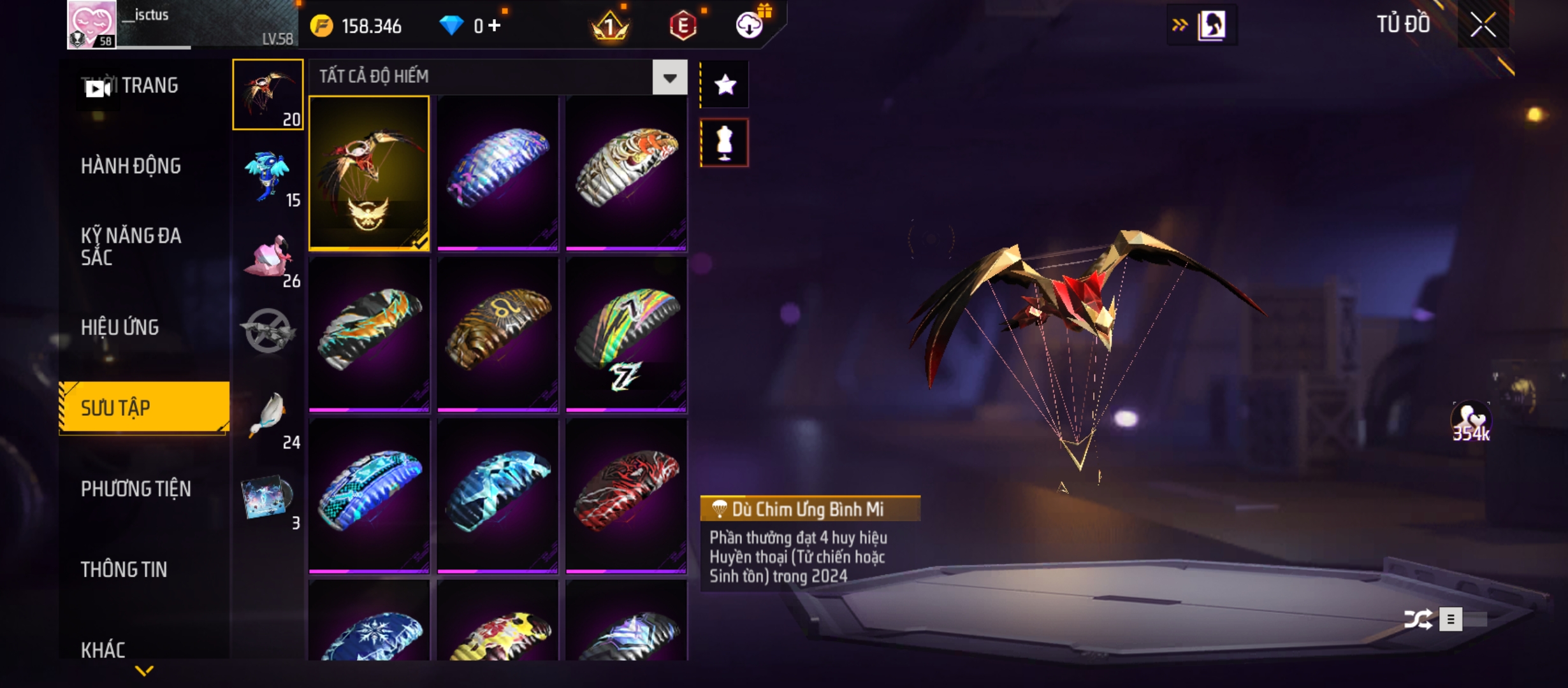The width and height of the screenshot is (1568, 688).
Task: Open the blue bird backpack subcategory
Action: point(268,177)
